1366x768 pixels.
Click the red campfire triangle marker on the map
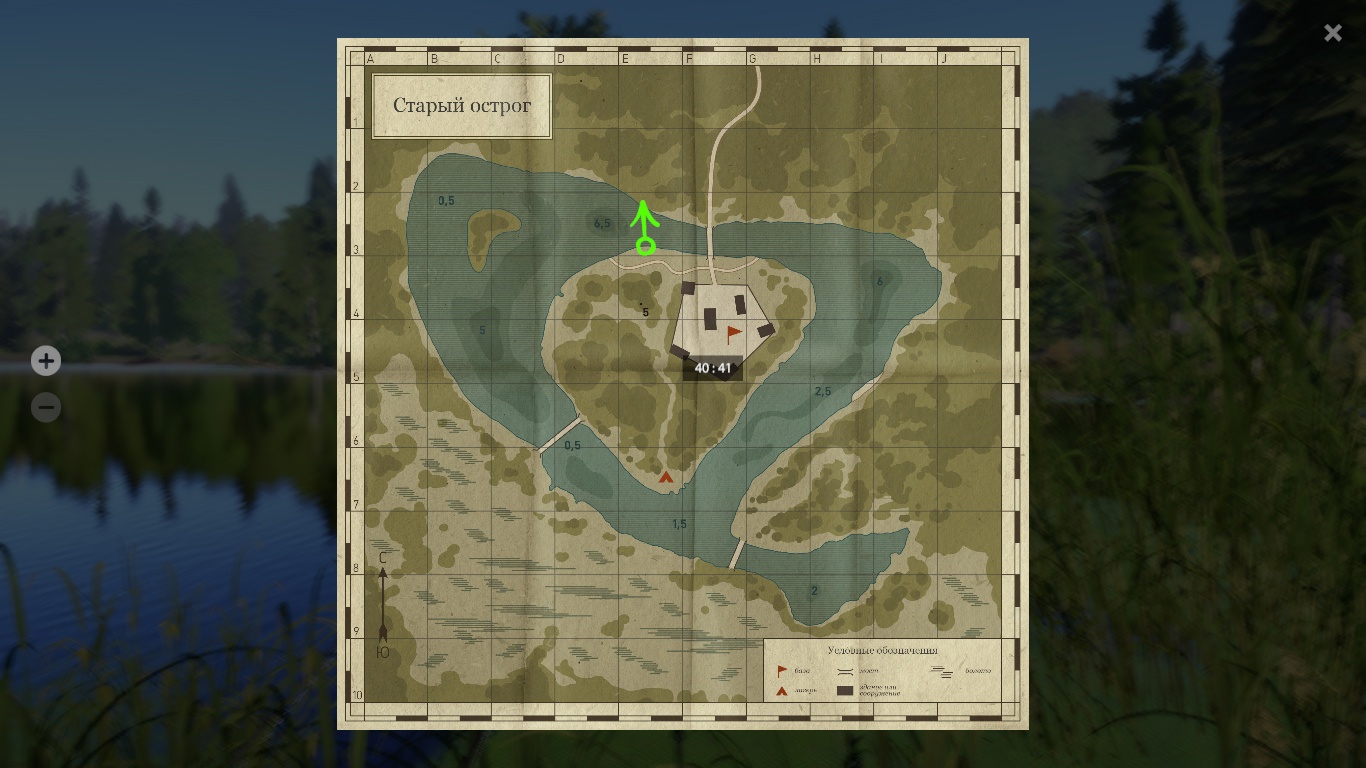click(x=666, y=478)
